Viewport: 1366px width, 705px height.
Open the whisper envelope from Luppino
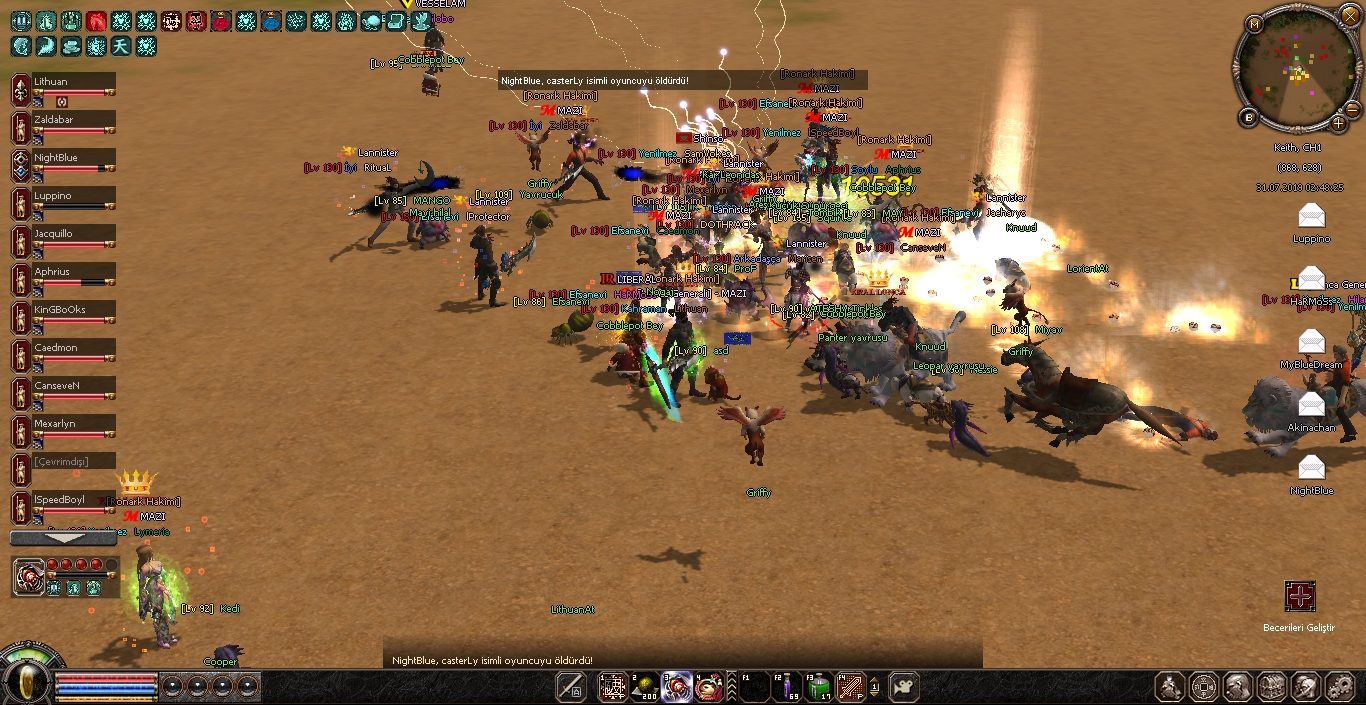tap(1311, 216)
